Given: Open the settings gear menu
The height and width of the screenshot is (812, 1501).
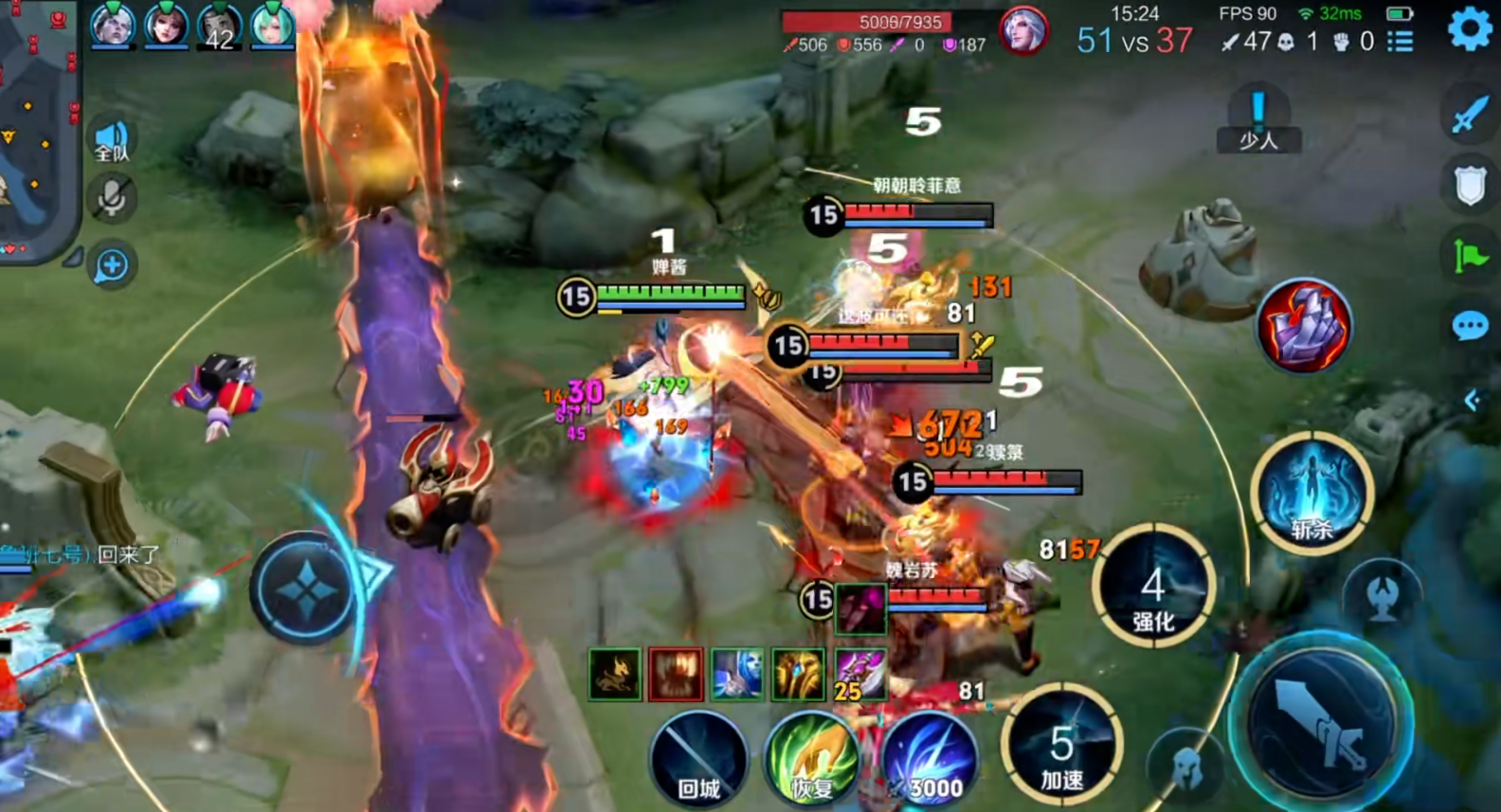Looking at the screenshot, I should pos(1470,28).
